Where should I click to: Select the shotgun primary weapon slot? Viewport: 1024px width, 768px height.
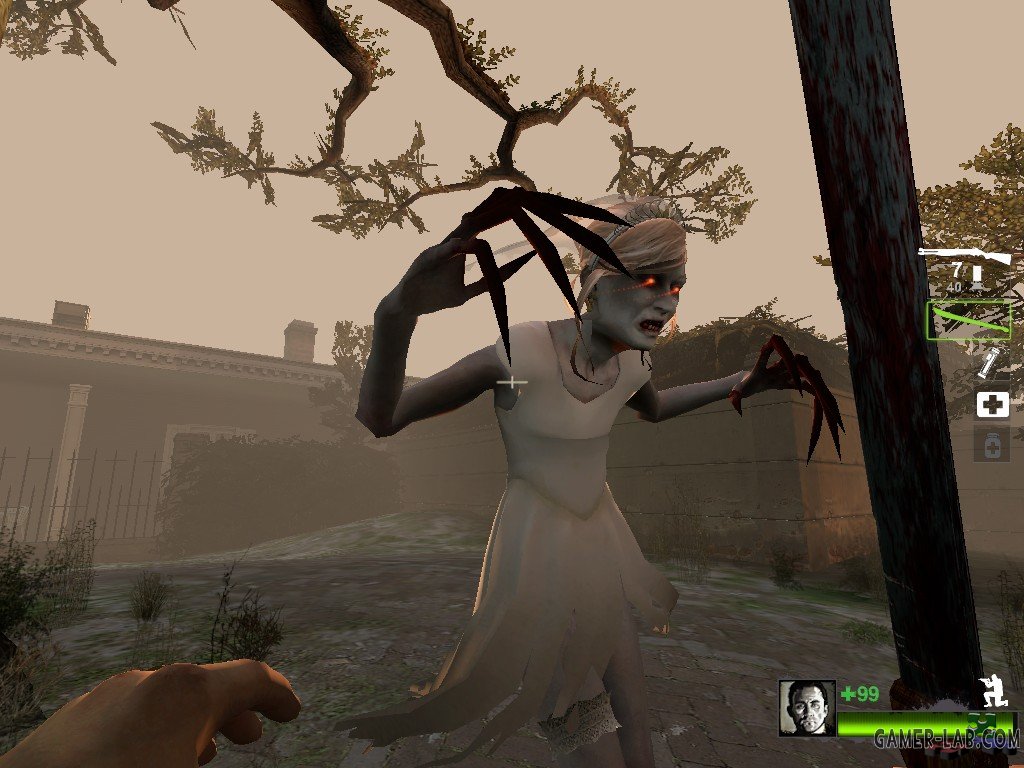965,270
